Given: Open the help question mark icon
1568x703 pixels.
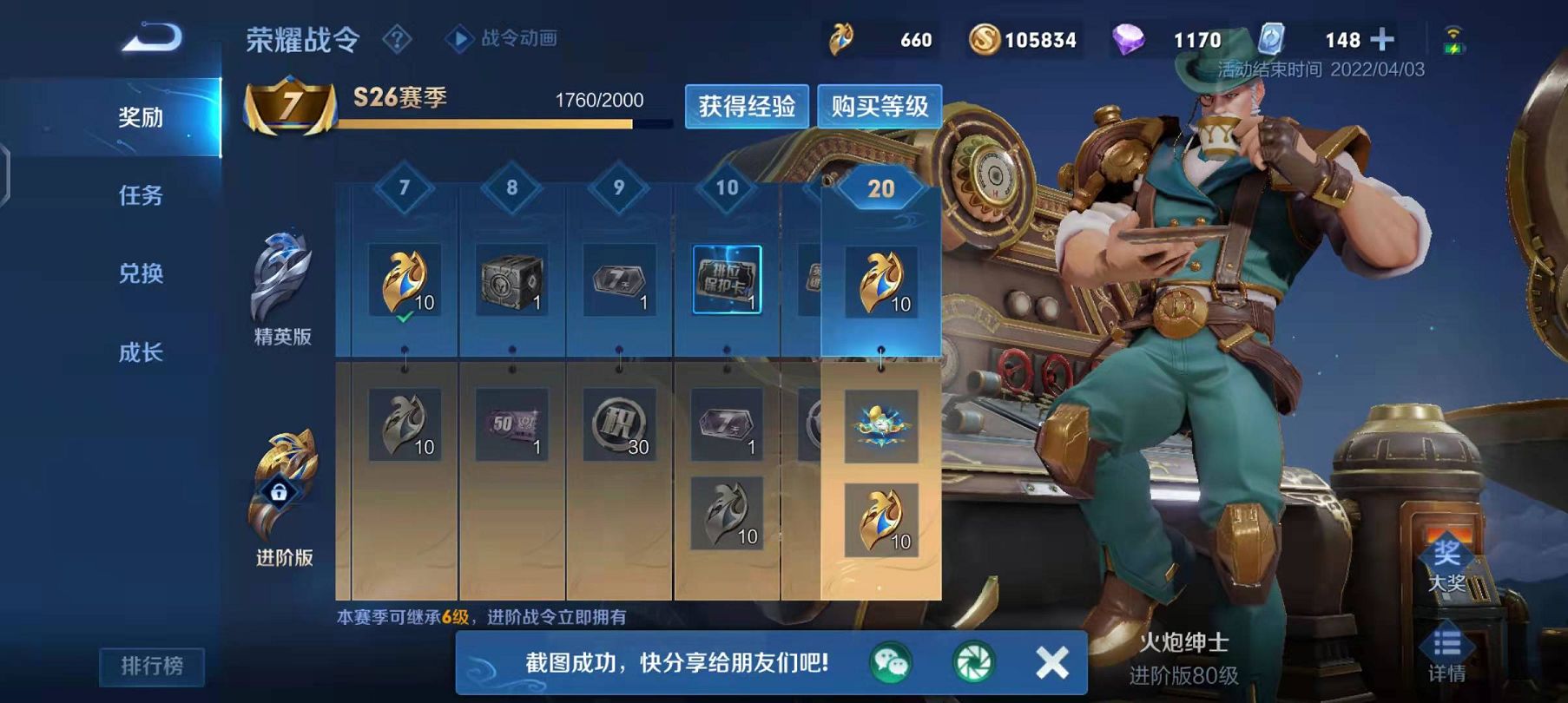Looking at the screenshot, I should pos(399,40).
